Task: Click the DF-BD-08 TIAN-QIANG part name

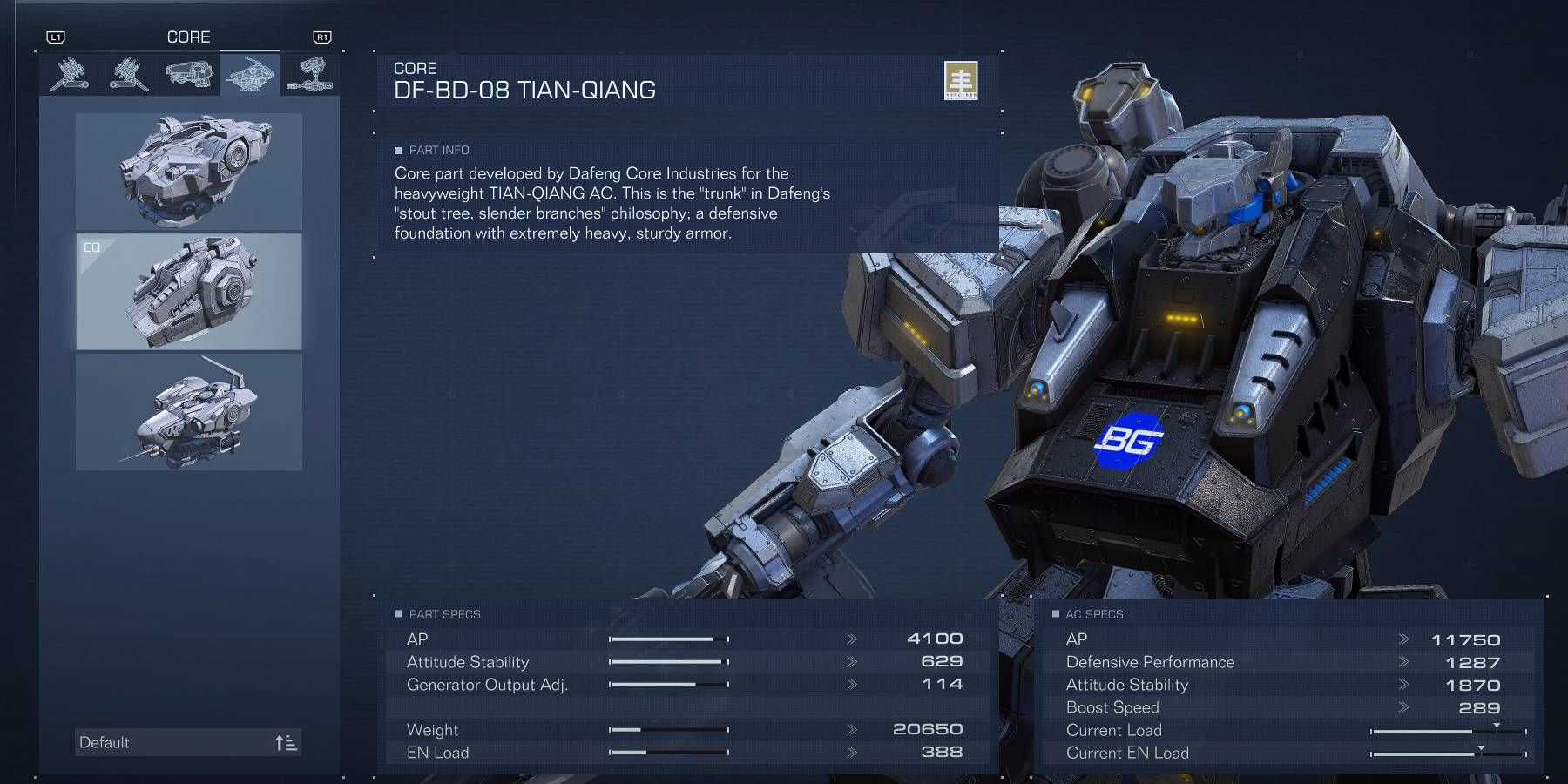Action: click(x=526, y=88)
